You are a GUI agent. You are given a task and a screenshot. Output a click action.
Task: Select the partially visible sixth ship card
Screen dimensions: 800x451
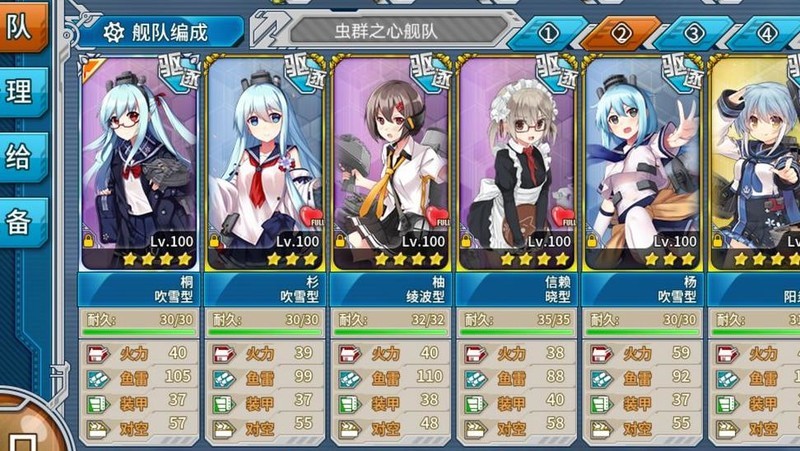point(758,165)
